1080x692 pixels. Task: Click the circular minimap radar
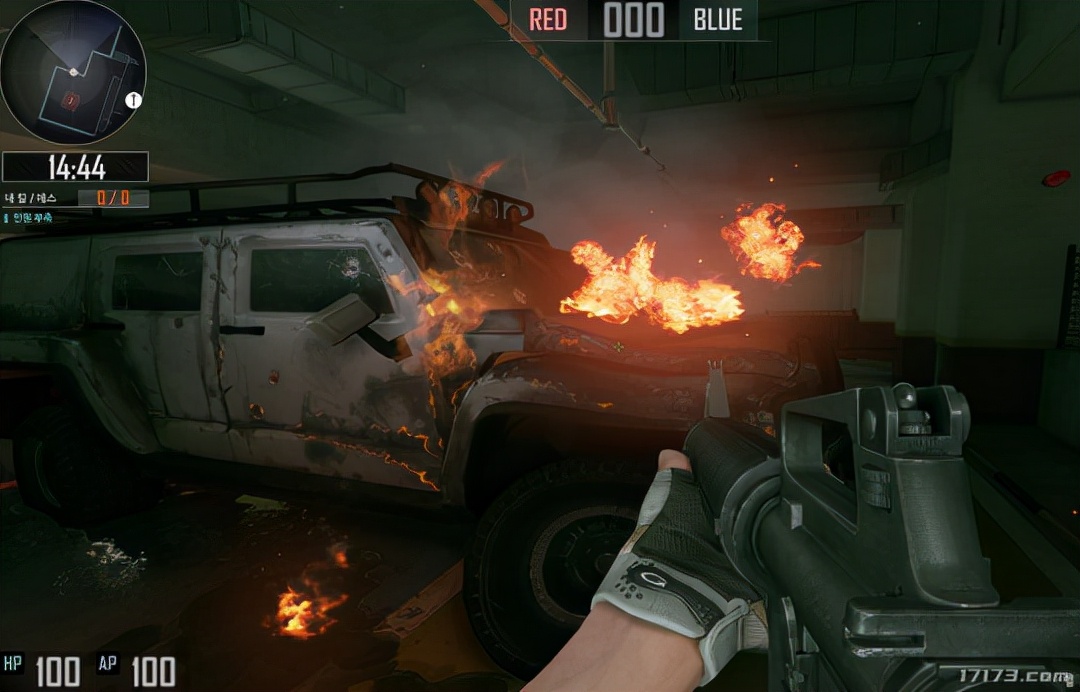click(73, 72)
